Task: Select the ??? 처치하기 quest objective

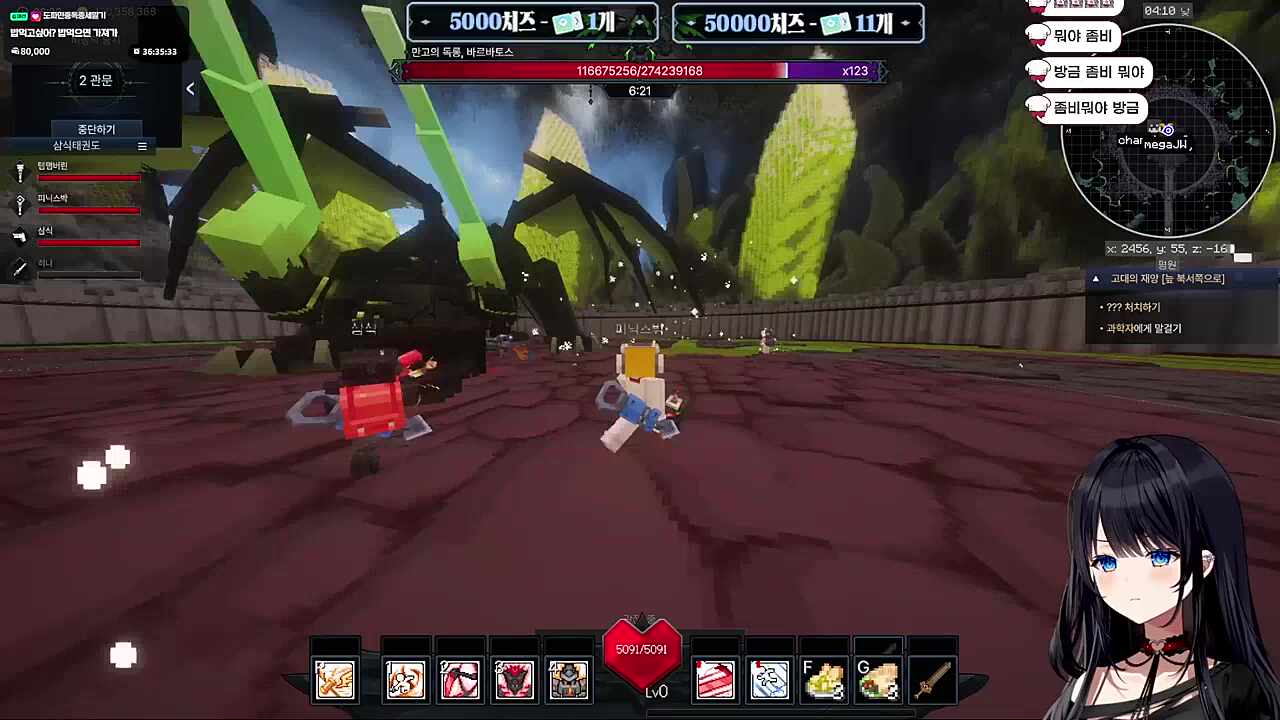Action: 1133,307
